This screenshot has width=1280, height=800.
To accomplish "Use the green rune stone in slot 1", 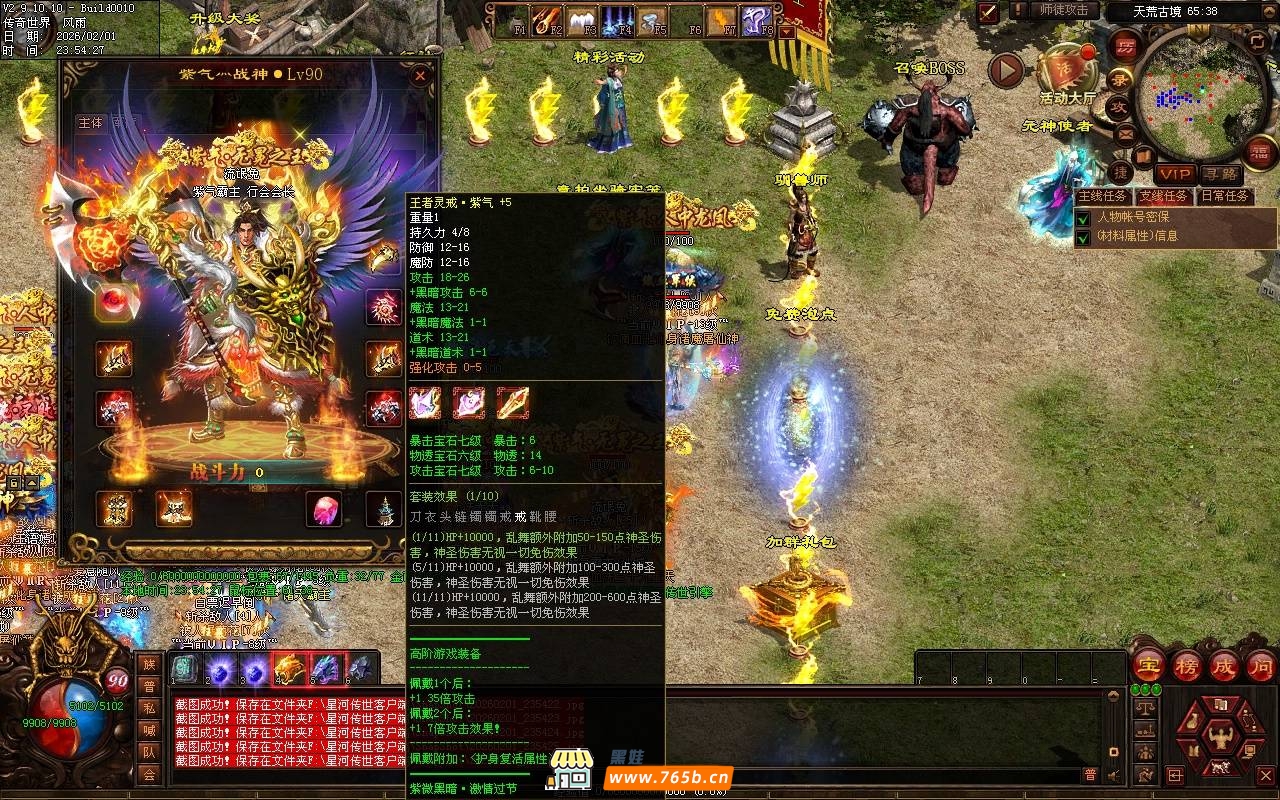I will [183, 667].
